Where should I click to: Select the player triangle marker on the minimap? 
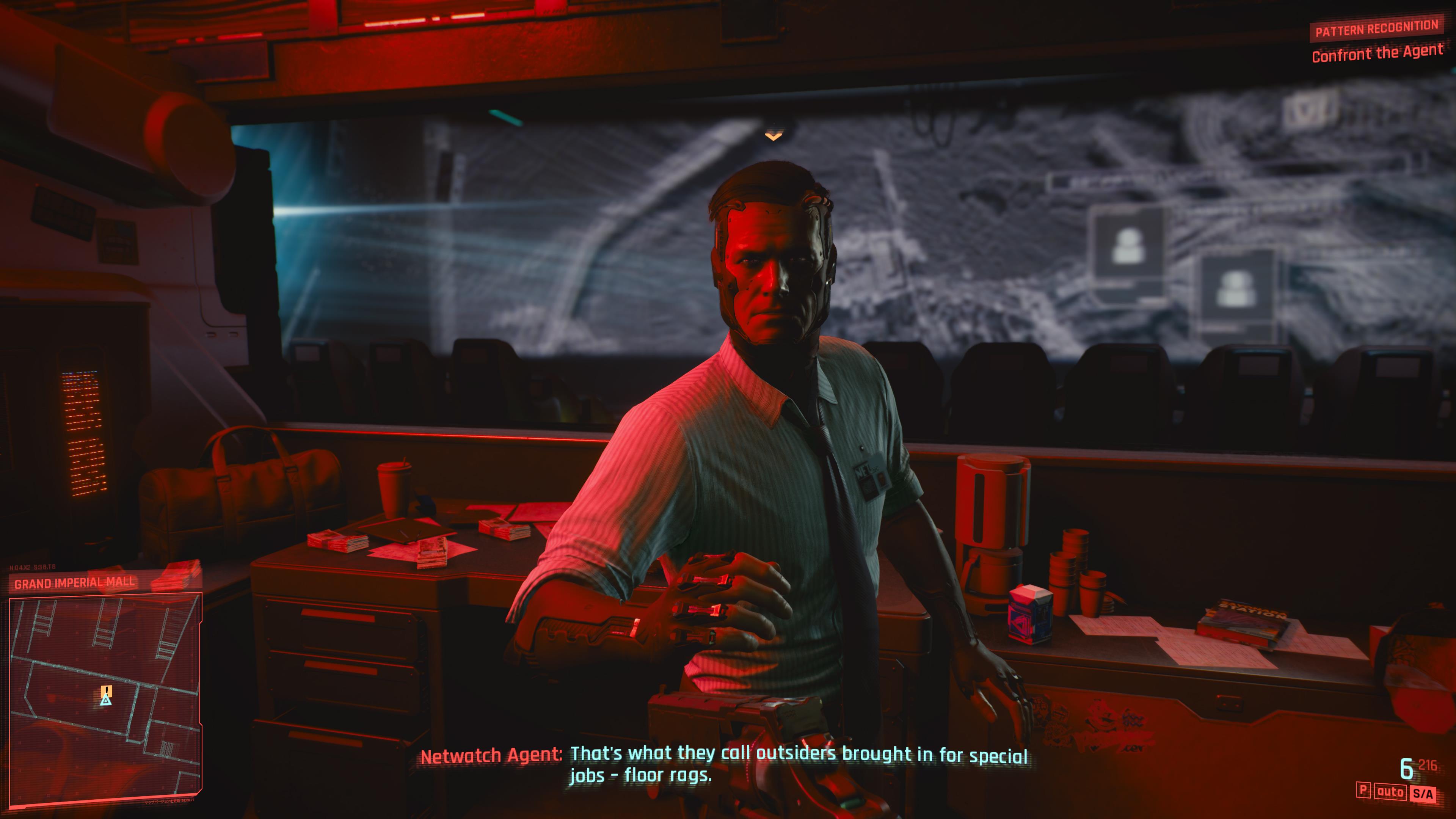click(x=106, y=701)
